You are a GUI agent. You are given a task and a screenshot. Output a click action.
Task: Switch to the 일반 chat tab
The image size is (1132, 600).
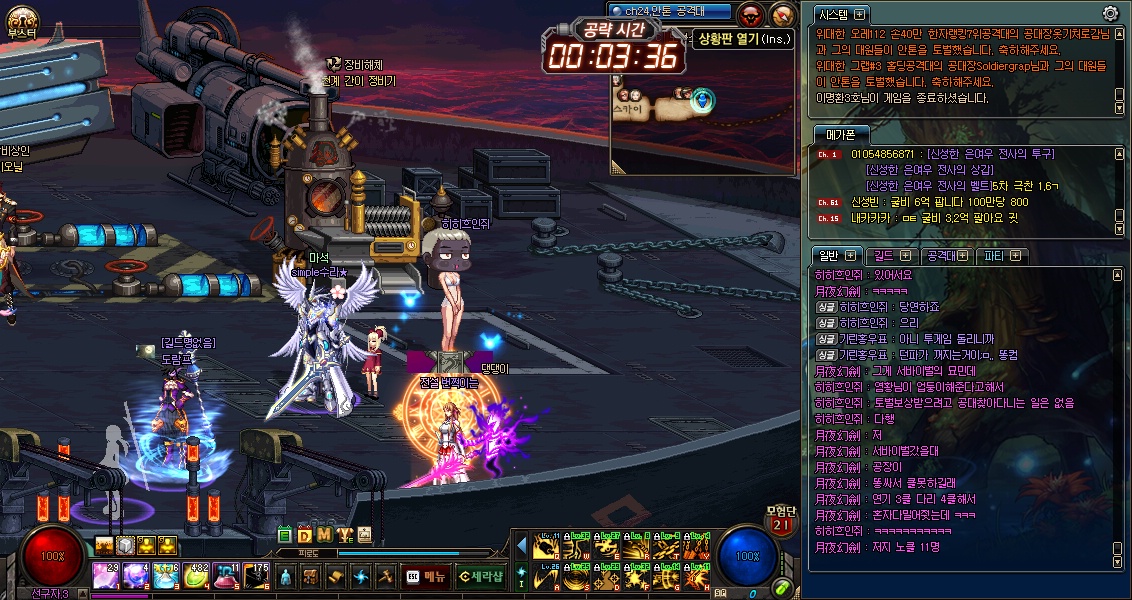(x=837, y=256)
